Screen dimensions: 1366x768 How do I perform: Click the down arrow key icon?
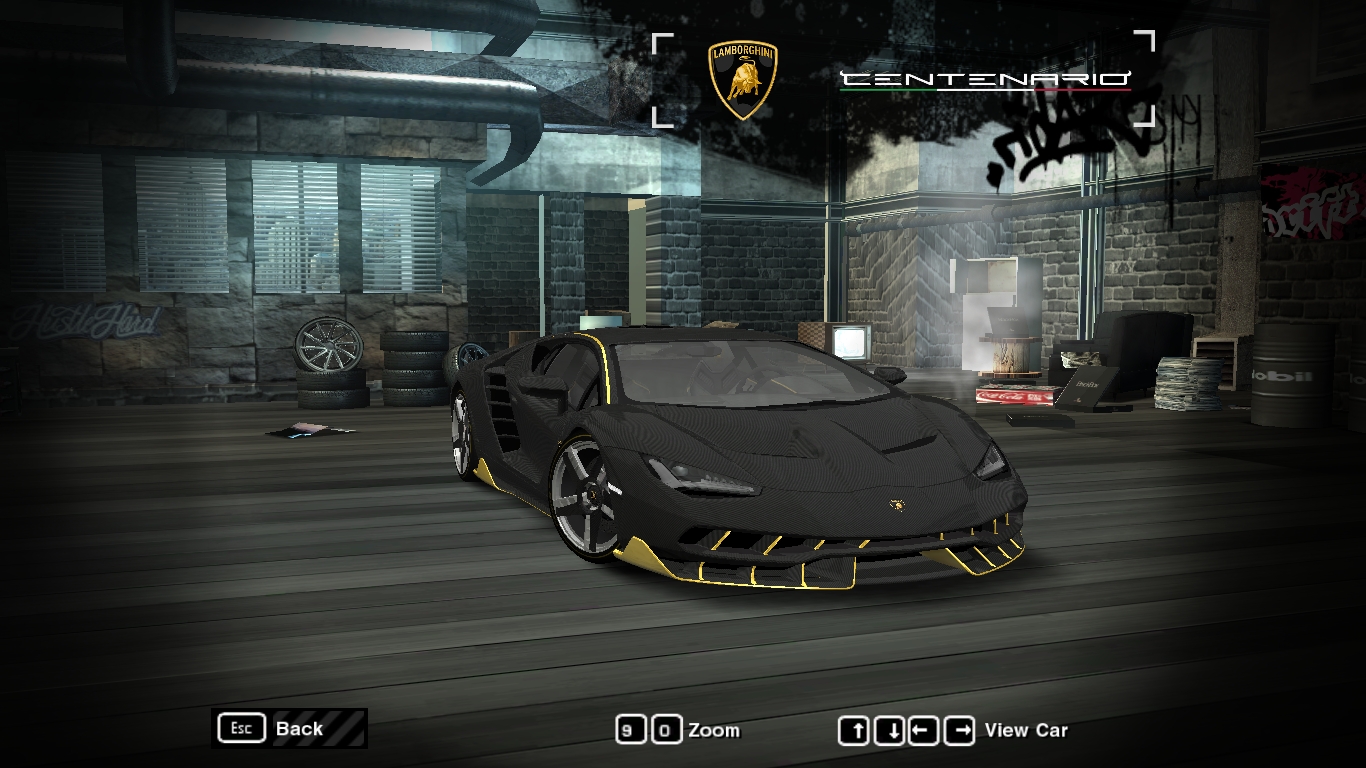pyautogui.click(x=890, y=731)
